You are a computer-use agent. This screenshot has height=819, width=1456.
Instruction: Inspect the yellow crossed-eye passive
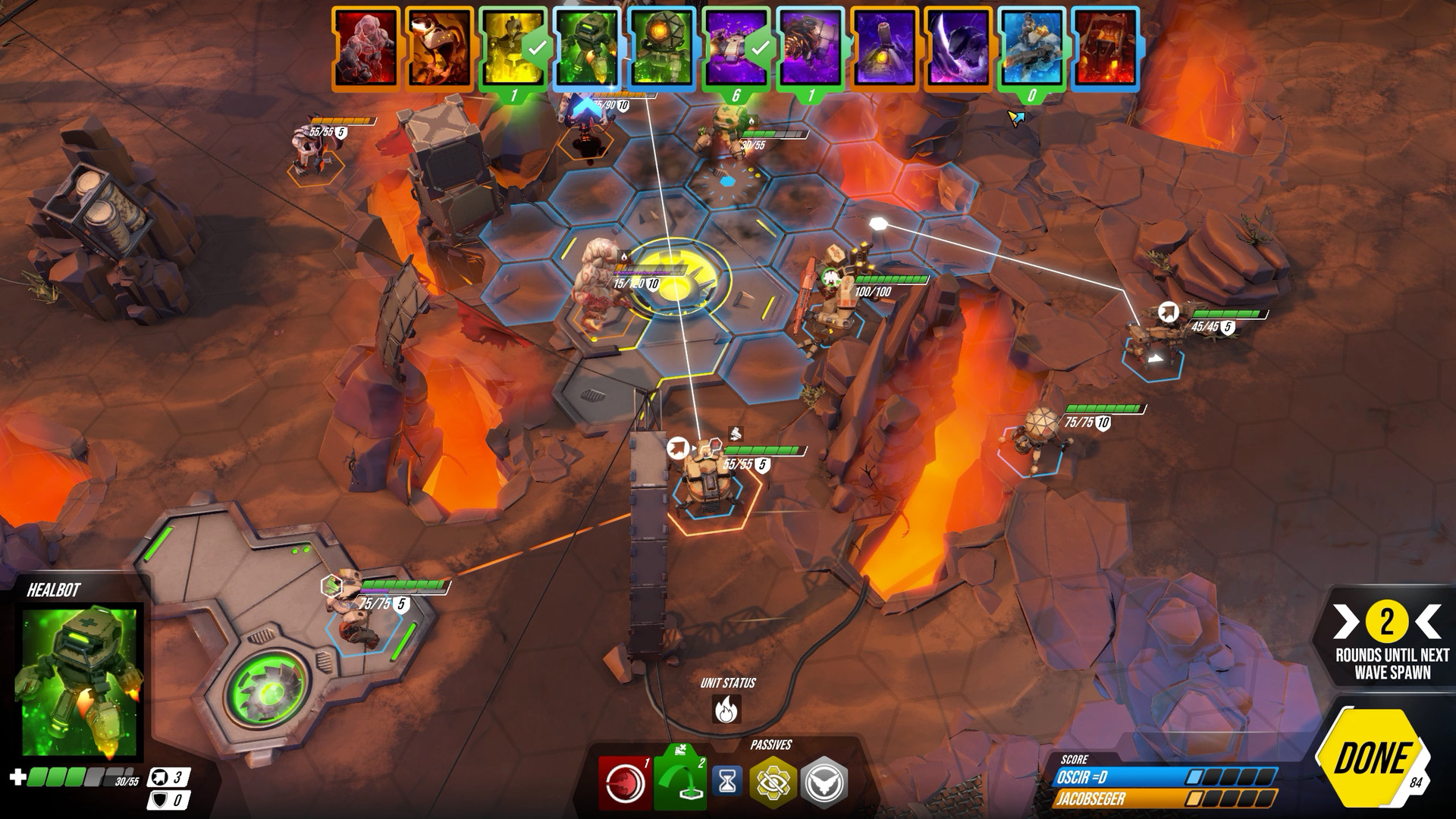(x=773, y=783)
